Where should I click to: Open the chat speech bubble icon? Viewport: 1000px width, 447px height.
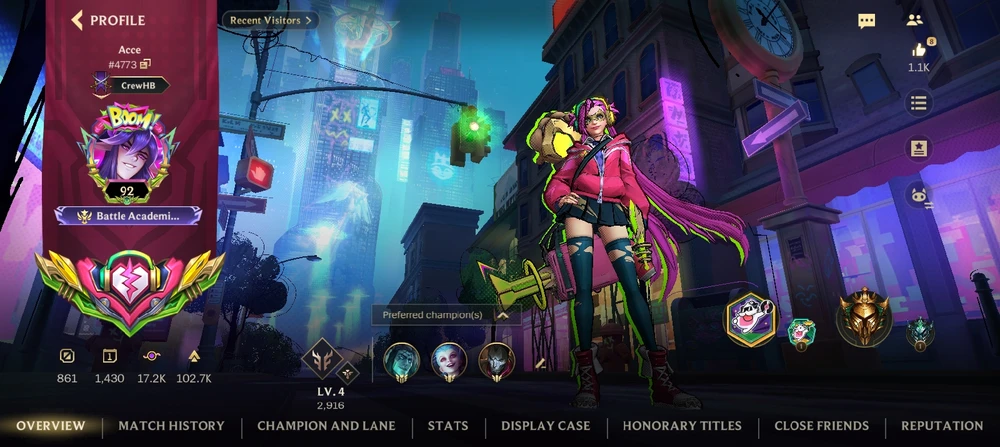pos(866,21)
